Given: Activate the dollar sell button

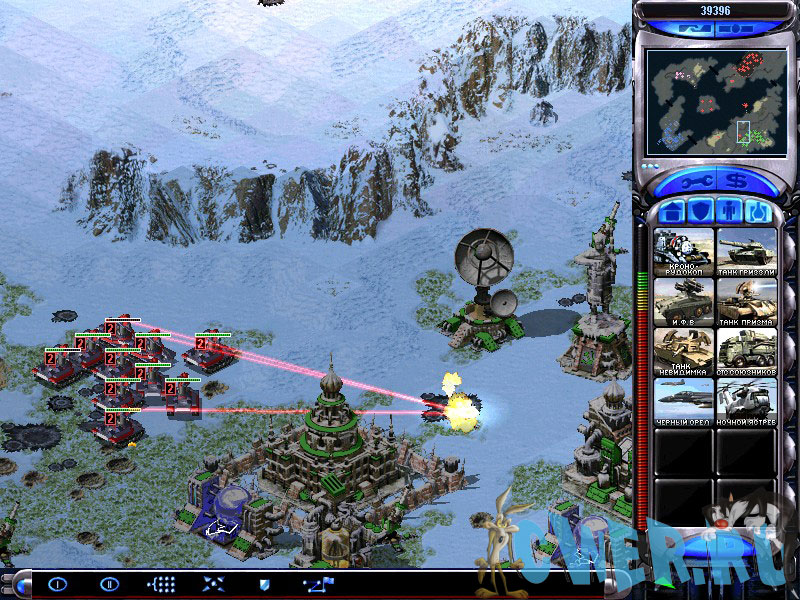Looking at the screenshot, I should click(x=737, y=182).
